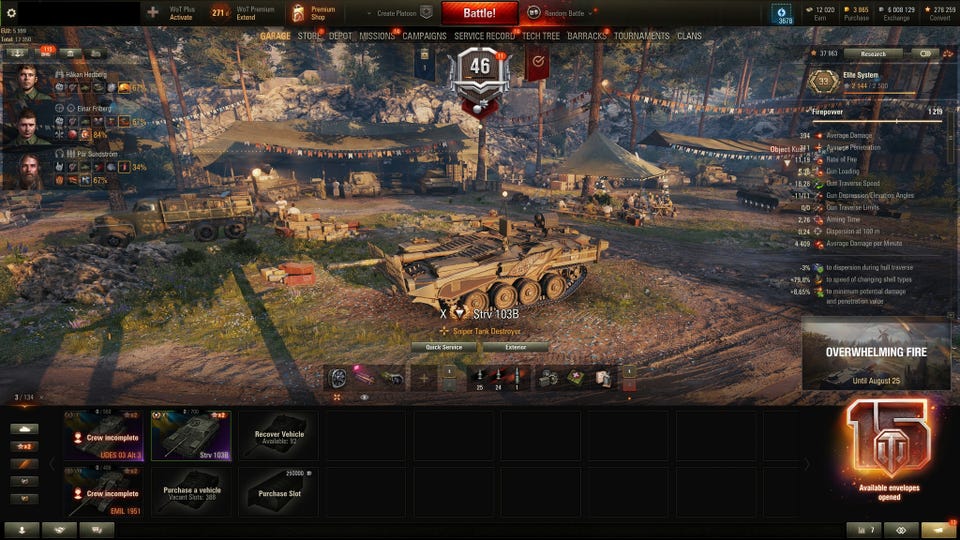Image resolution: width=960 pixels, height=540 pixels.
Task: Open the Tournaments tab
Action: coord(642,36)
